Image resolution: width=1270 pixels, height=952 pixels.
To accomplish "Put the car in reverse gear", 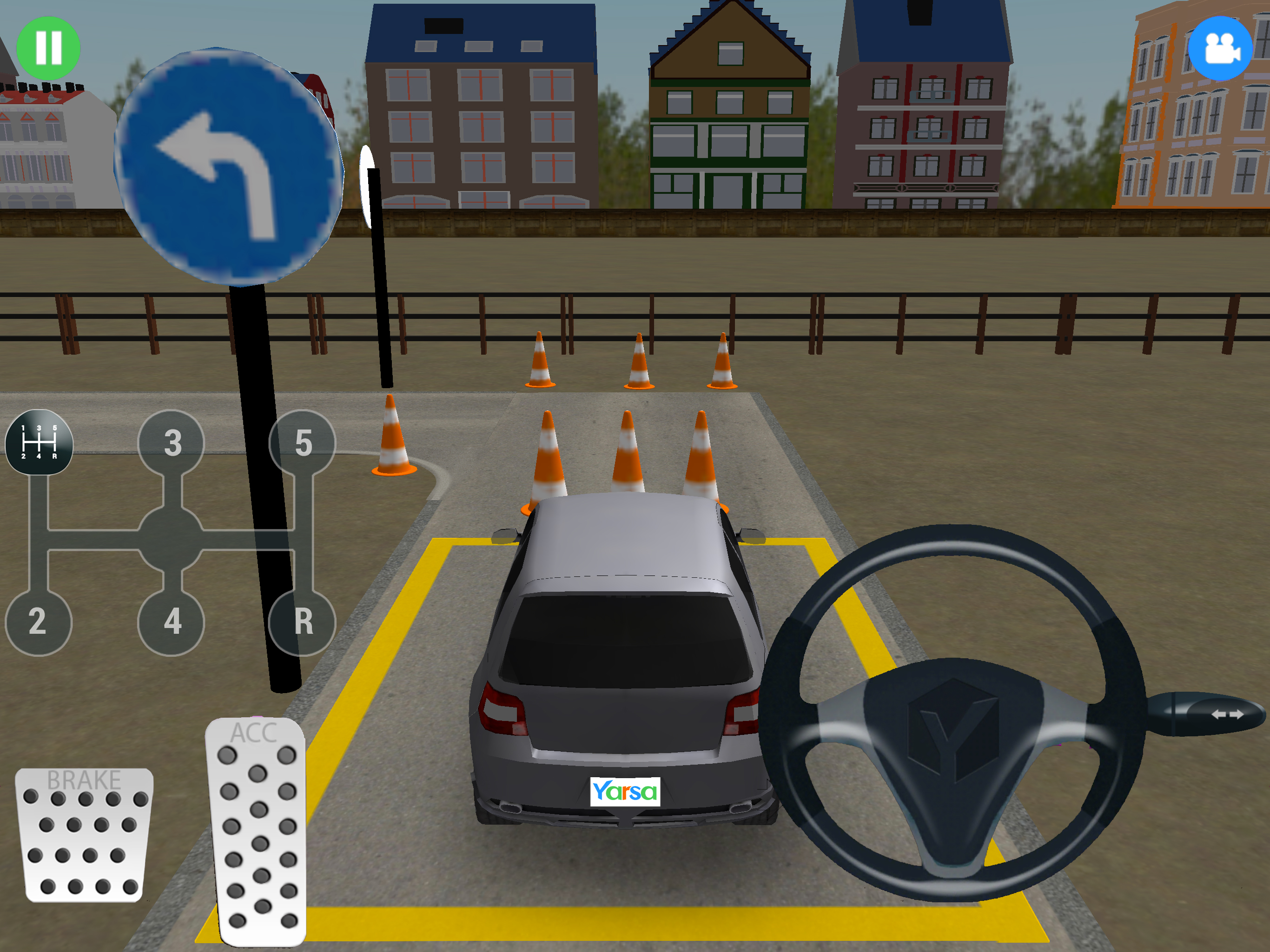I will 303,622.
